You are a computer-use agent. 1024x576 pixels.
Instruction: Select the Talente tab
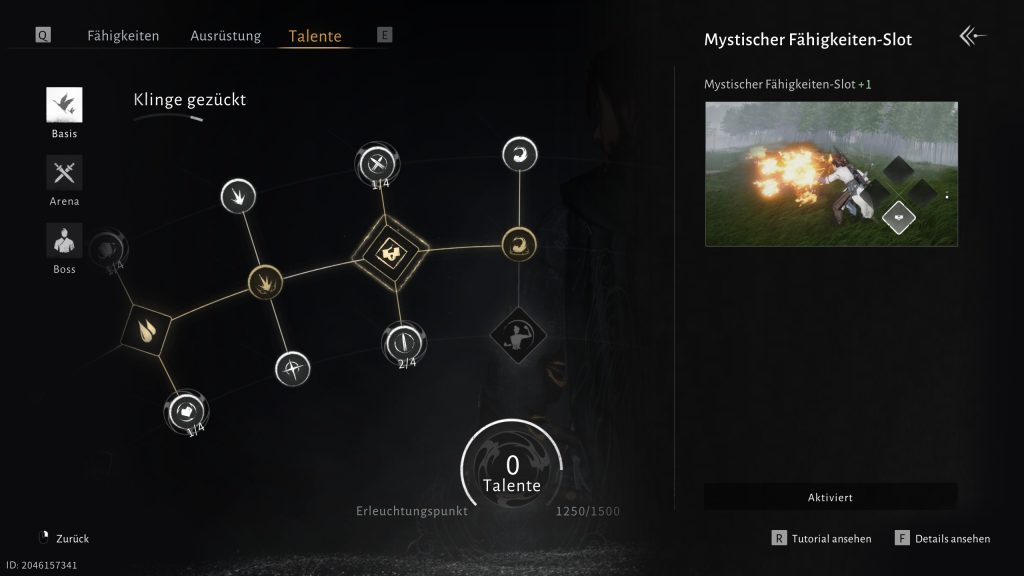[315, 37]
